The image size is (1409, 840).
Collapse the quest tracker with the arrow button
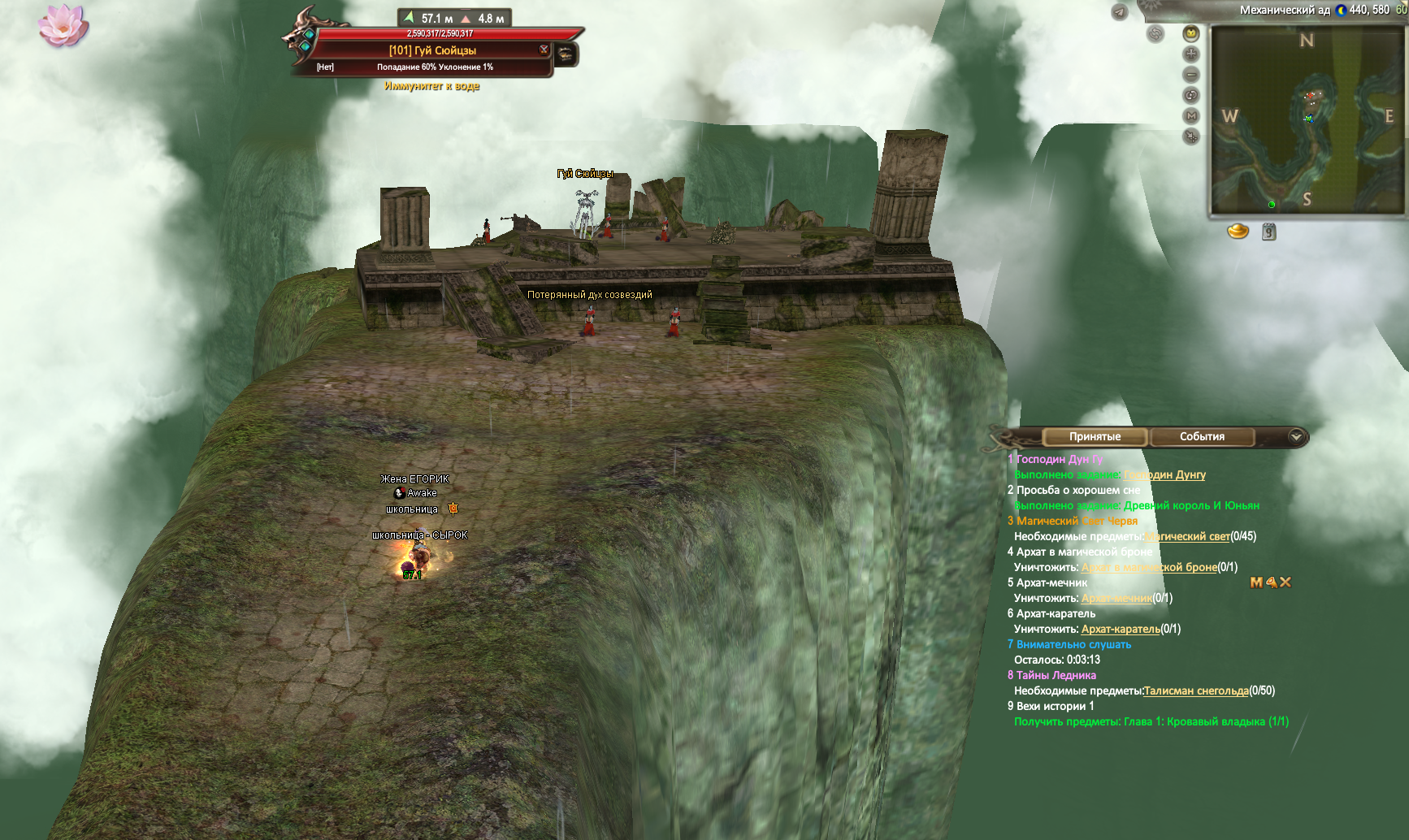pyautogui.click(x=1296, y=437)
